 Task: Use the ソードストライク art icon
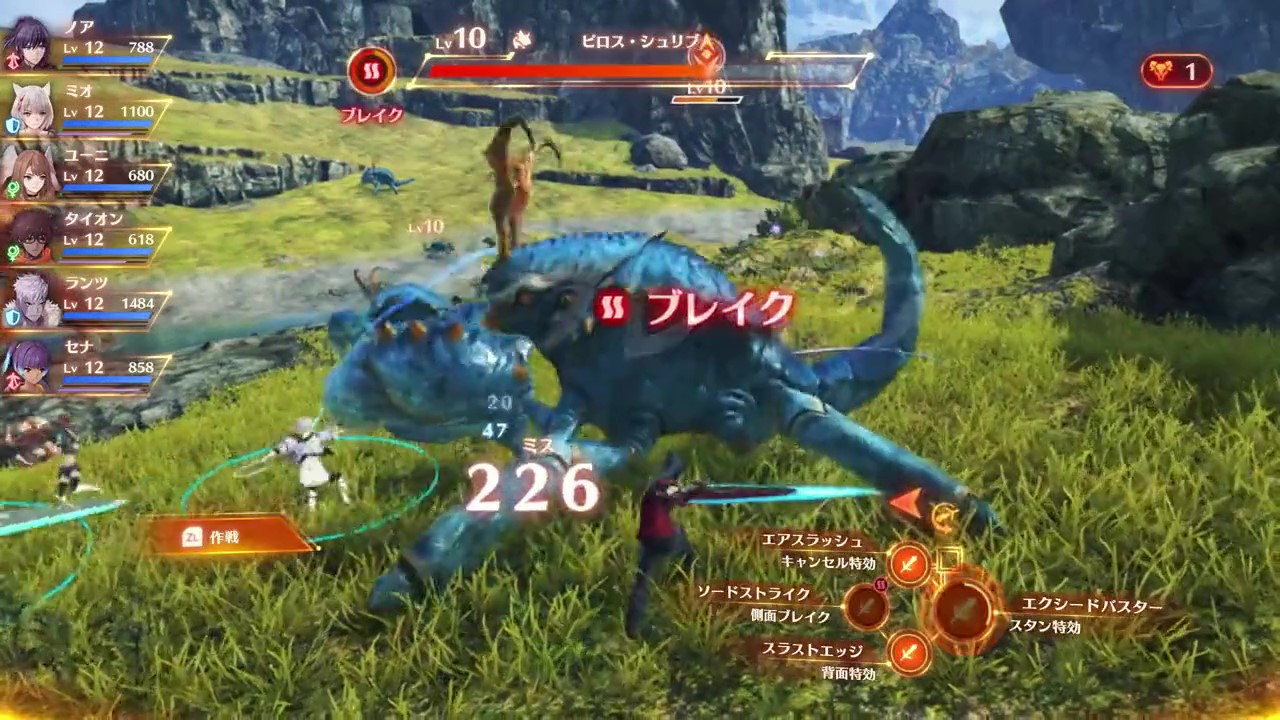[x=866, y=607]
